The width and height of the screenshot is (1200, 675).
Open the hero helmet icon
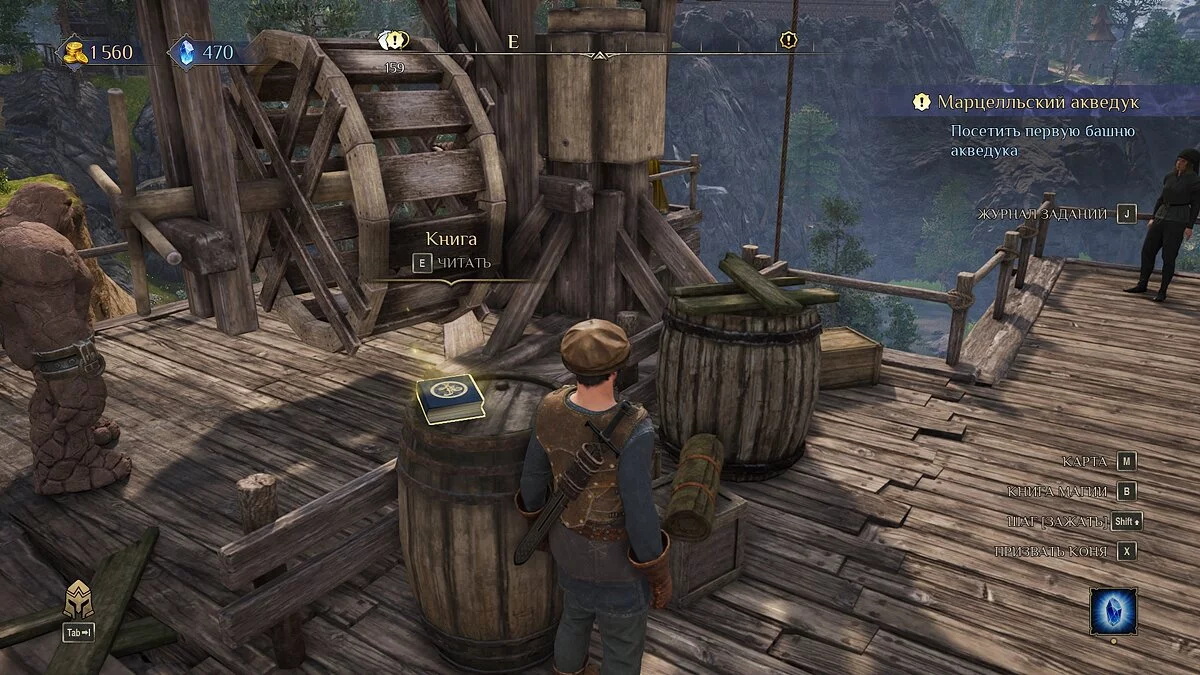click(x=78, y=600)
